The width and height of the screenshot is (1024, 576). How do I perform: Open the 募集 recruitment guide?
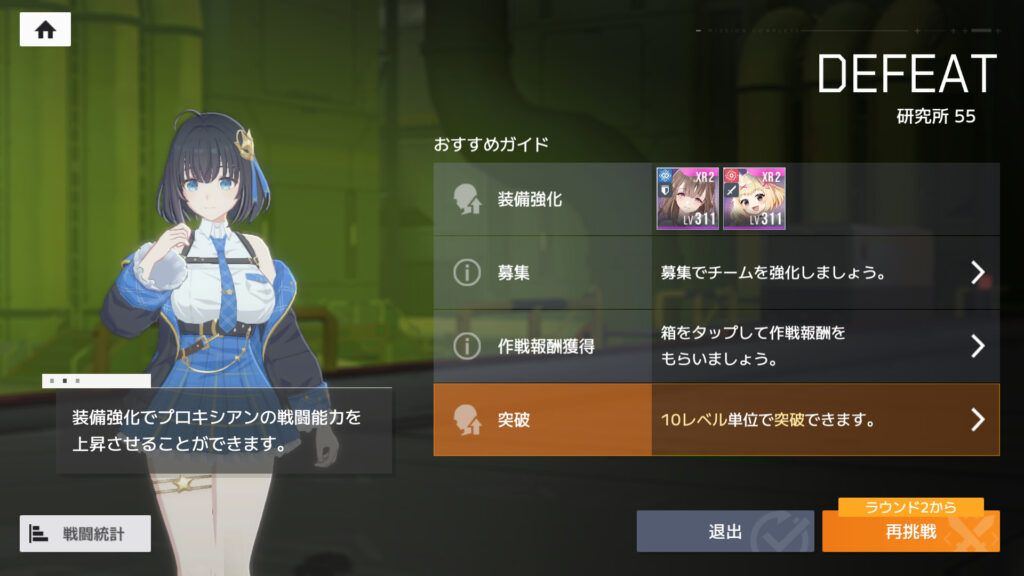tap(716, 272)
